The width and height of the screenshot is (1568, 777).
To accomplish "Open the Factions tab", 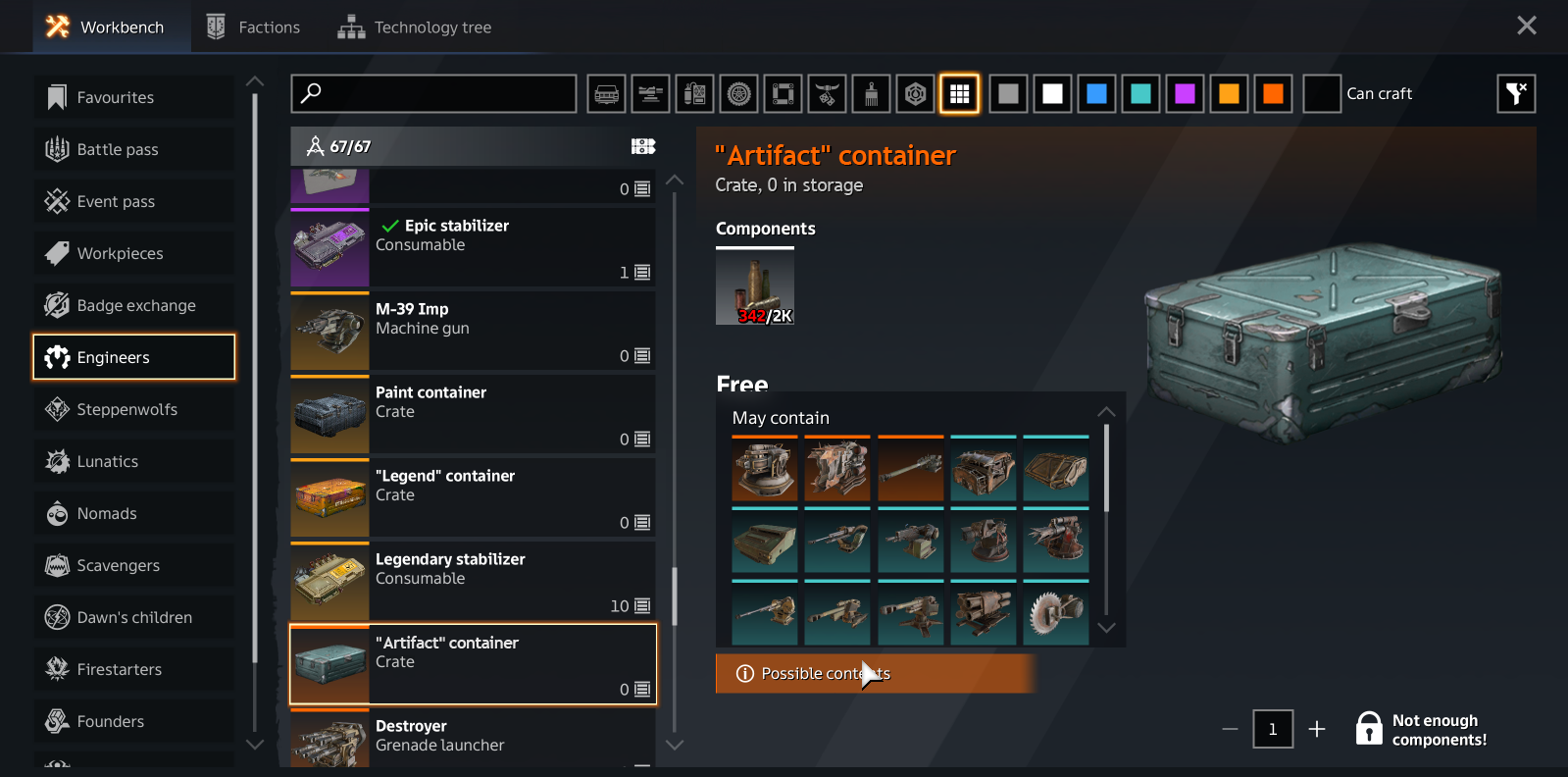I will click(x=253, y=26).
